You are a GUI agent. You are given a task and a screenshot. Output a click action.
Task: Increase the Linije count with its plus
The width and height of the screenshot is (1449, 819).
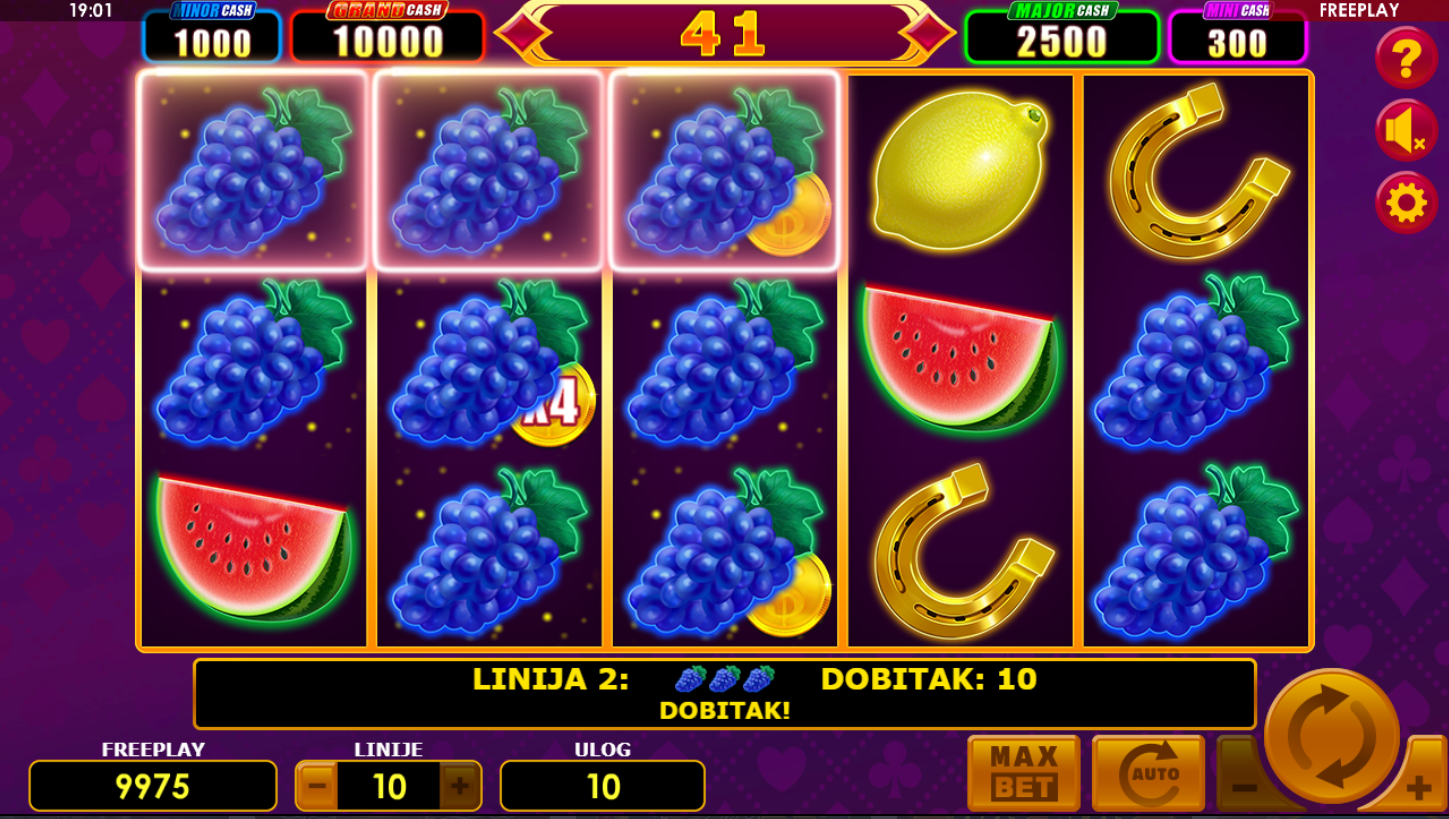460,786
